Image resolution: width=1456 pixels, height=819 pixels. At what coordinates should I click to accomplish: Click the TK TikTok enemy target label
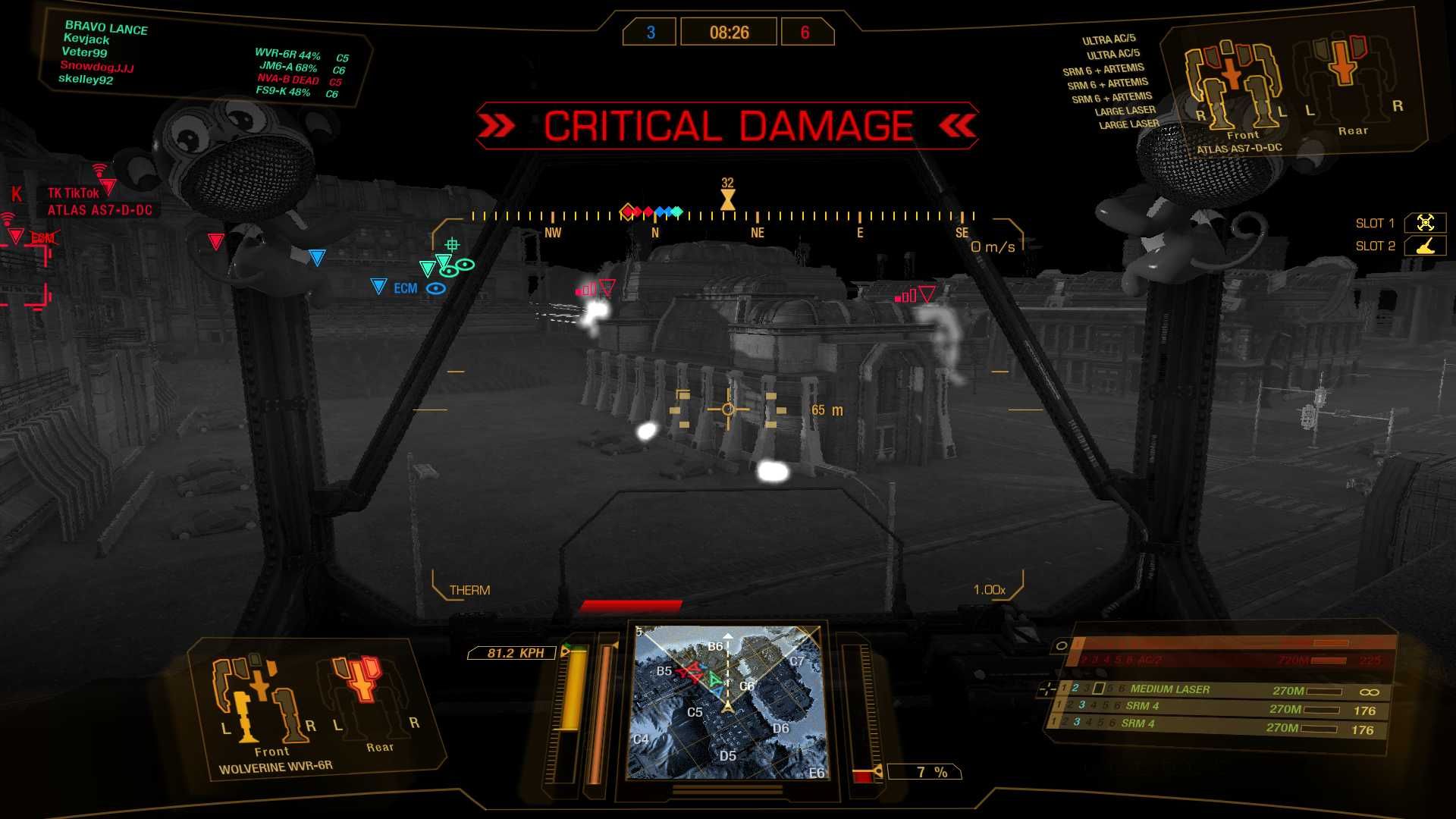click(x=74, y=193)
